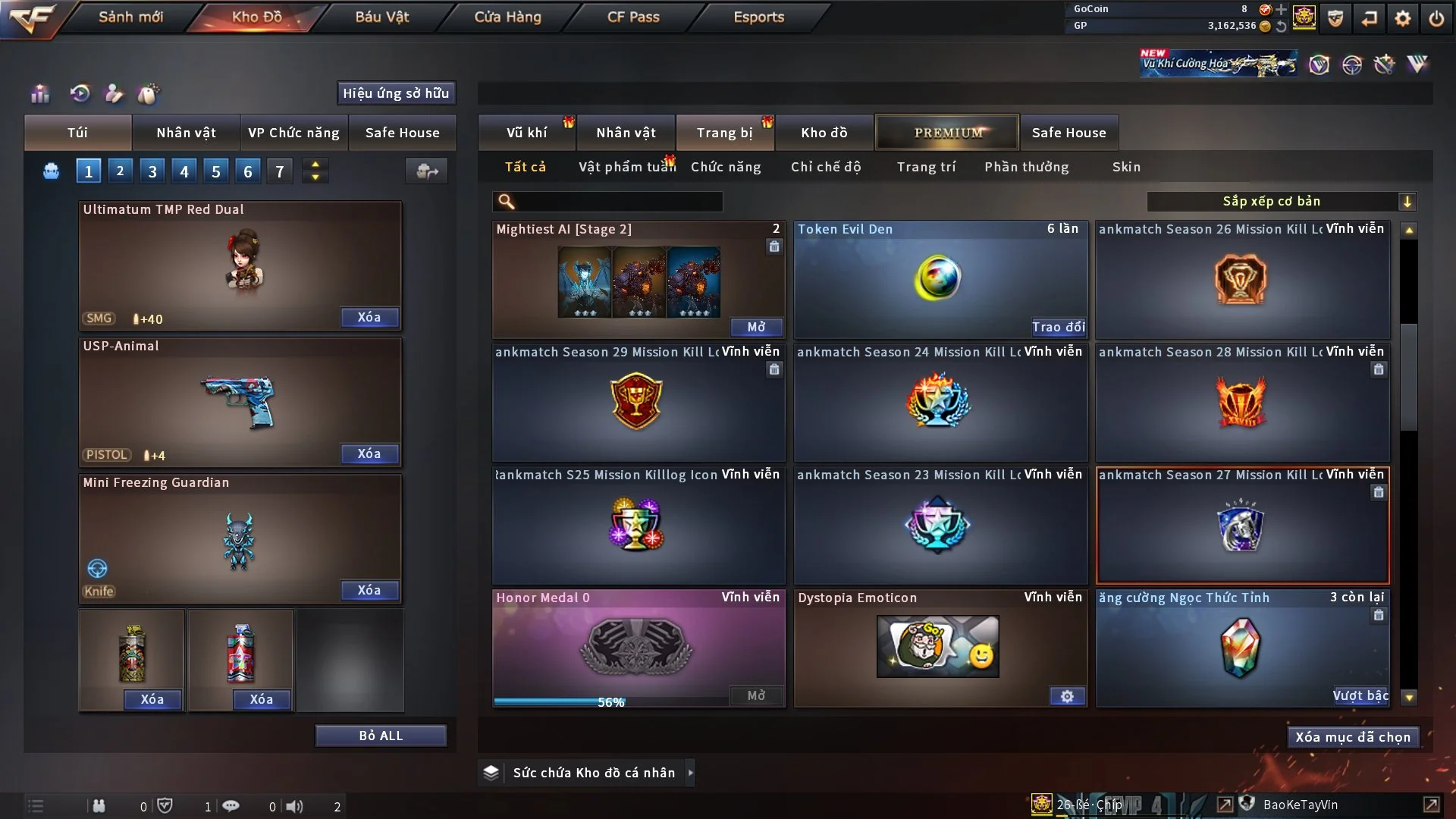Choose bag preset number 3
The image size is (1456, 819).
(152, 171)
